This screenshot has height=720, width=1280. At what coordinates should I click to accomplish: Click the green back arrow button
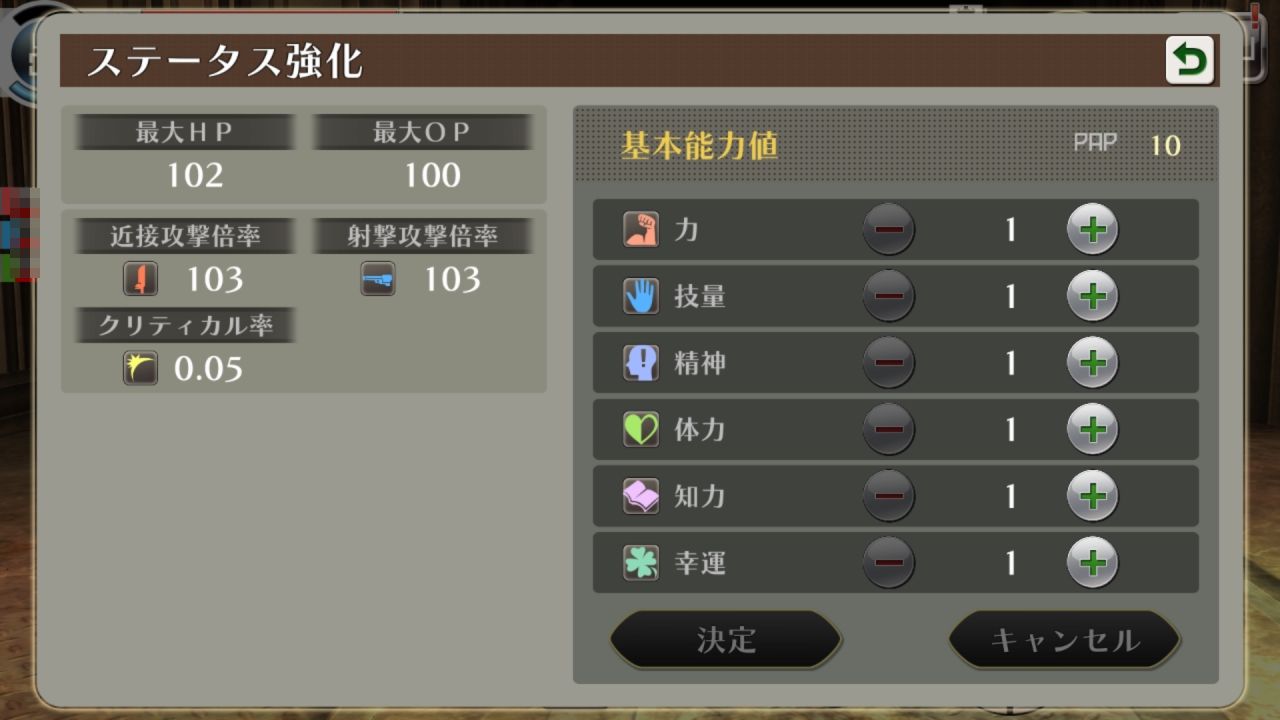1190,60
